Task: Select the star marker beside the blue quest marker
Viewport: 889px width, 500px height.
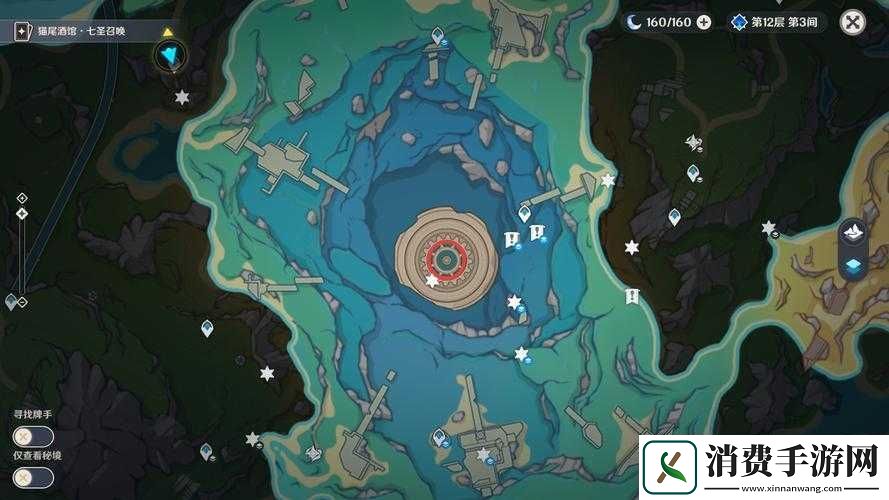Action: [182, 97]
